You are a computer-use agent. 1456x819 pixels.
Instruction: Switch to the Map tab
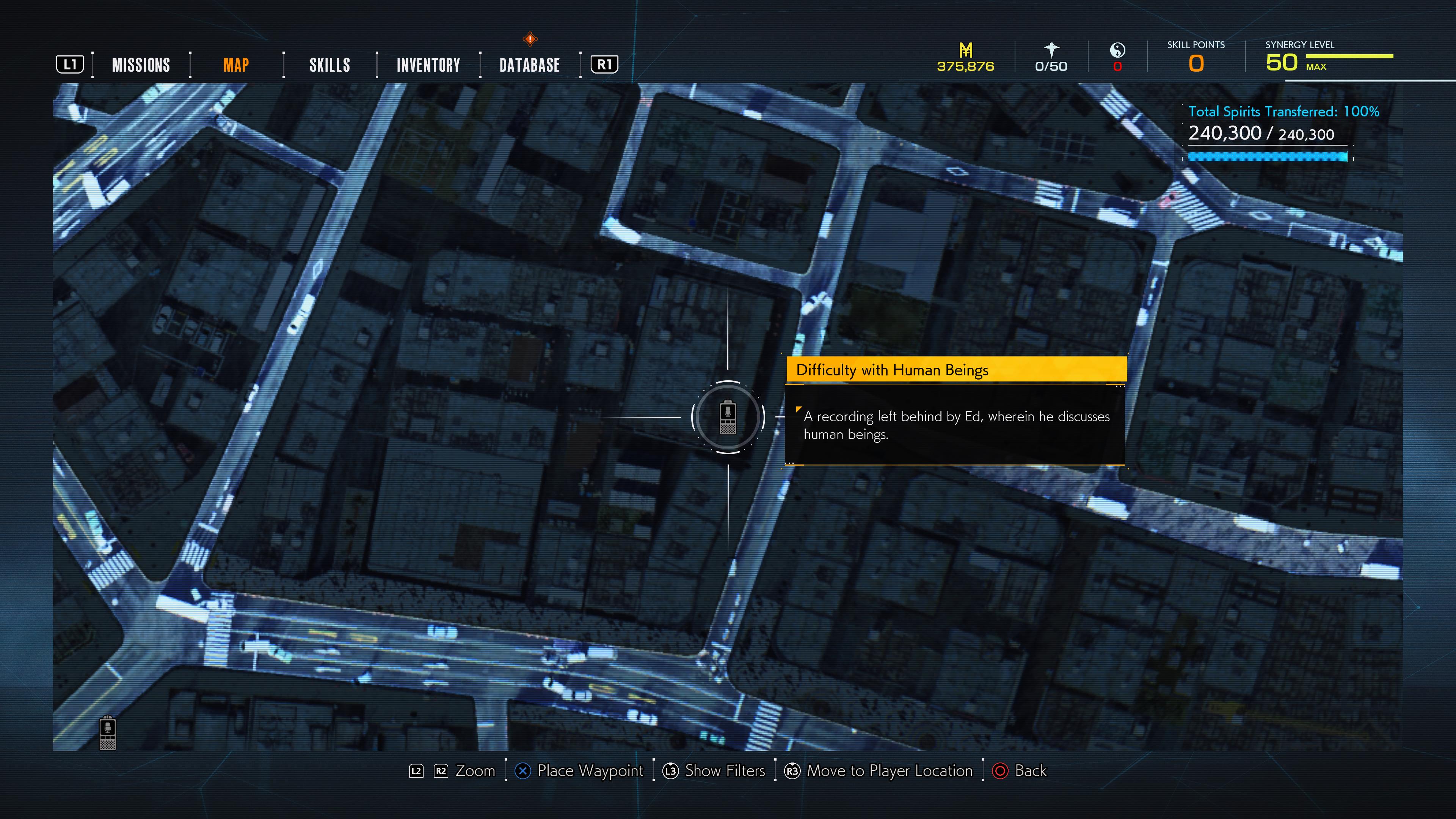click(x=236, y=65)
